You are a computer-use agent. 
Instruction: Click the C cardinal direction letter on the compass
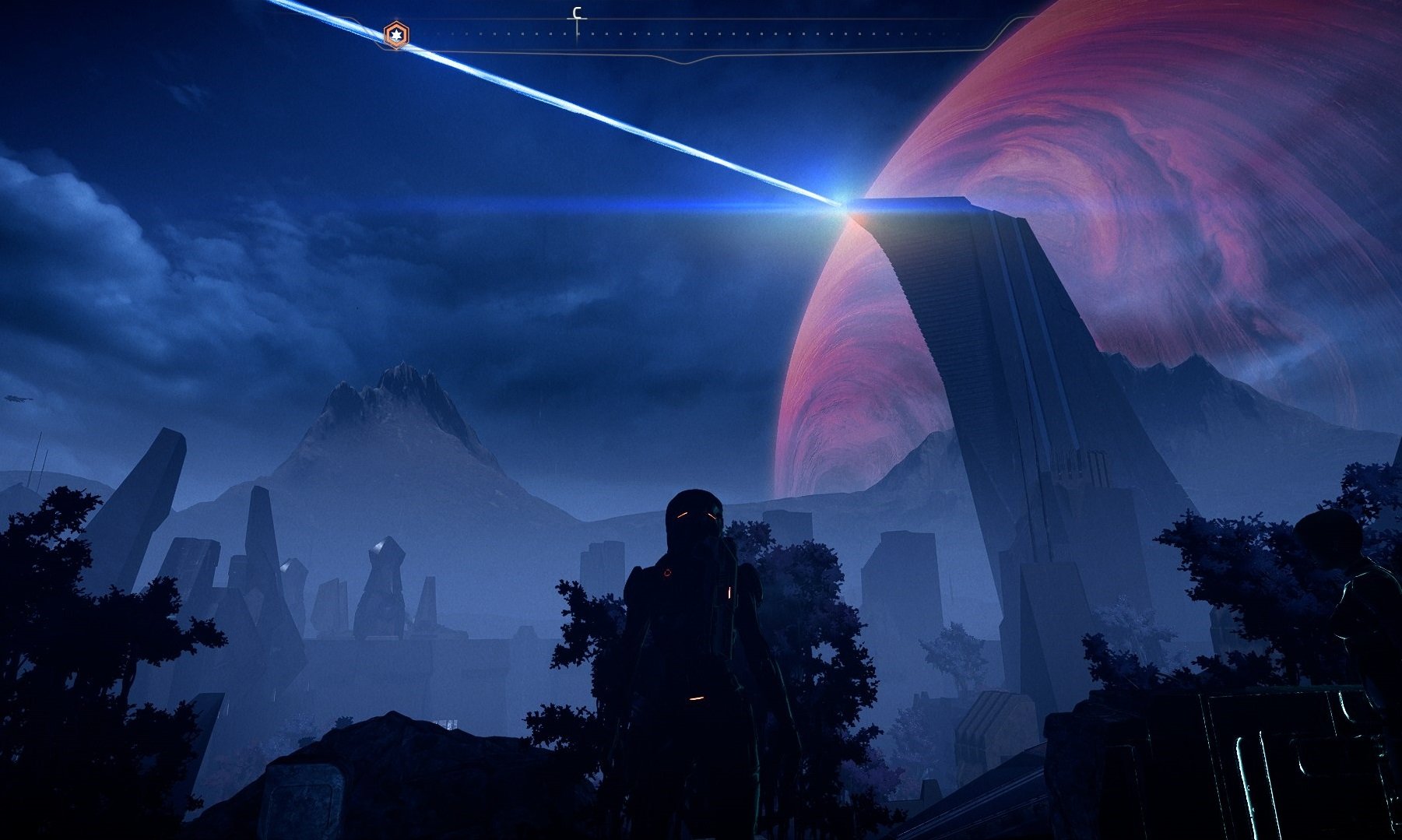click(576, 12)
